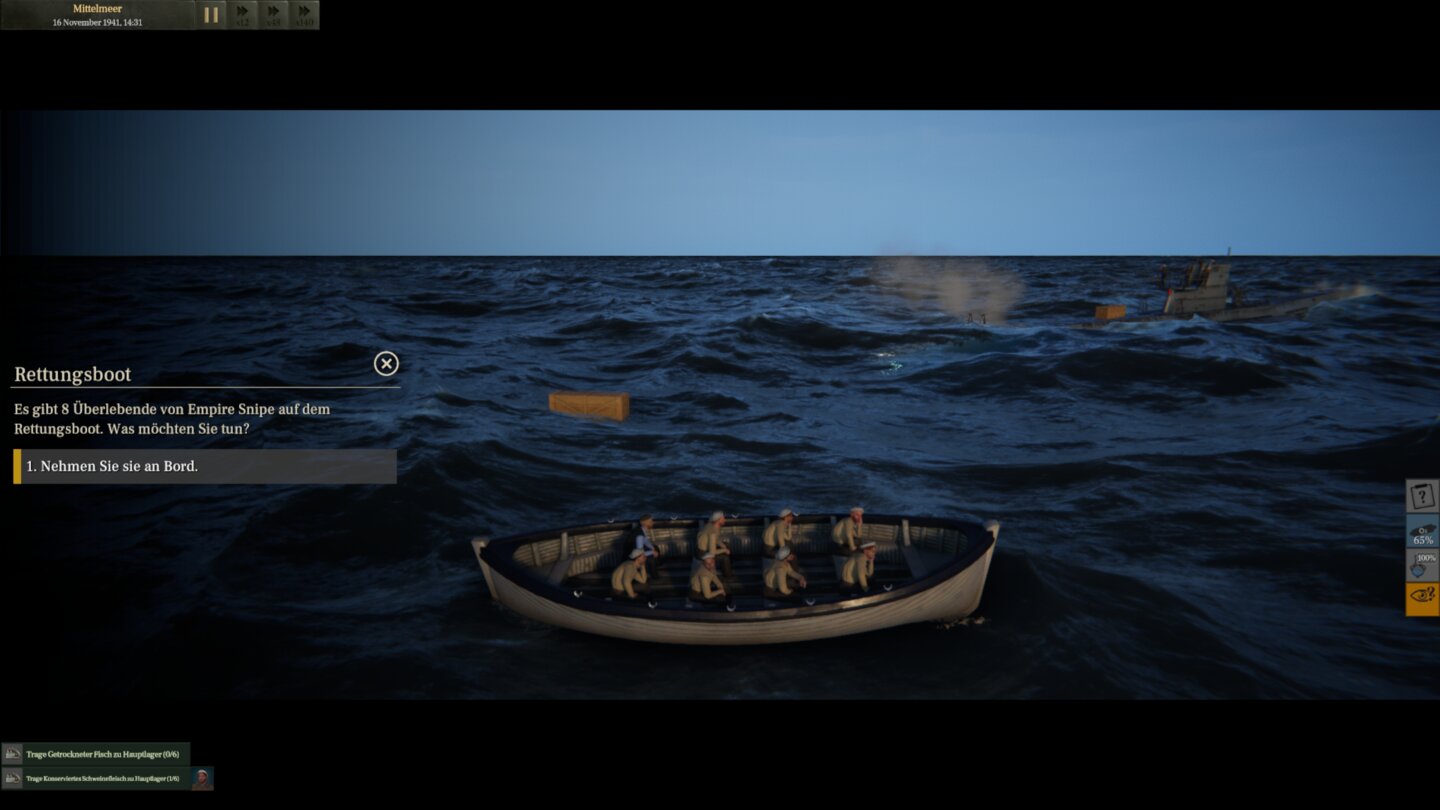Select the x140 fast-forward speed icon
The image size is (1440, 810).
click(303, 15)
